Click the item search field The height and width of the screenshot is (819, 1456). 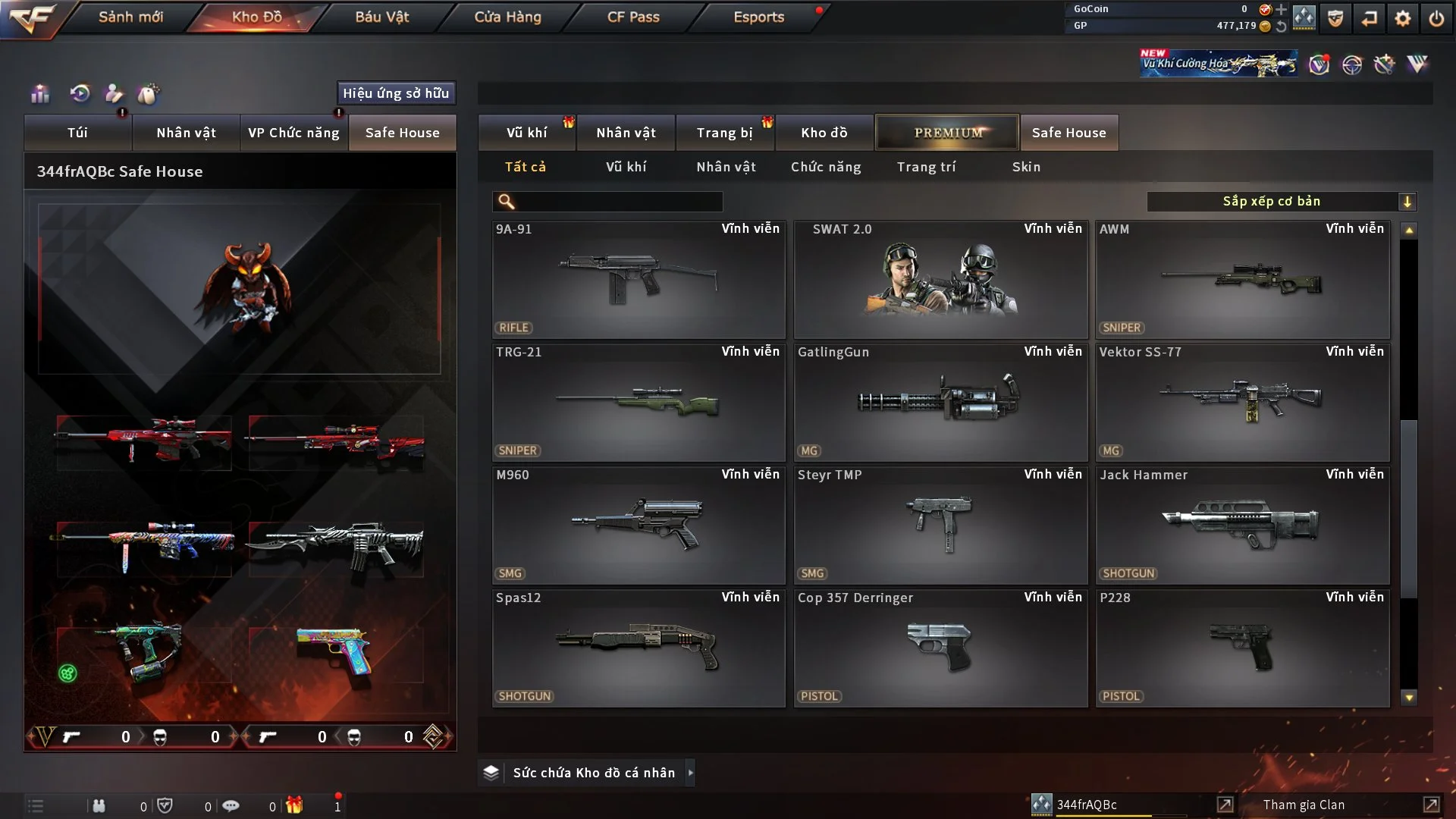coord(618,202)
